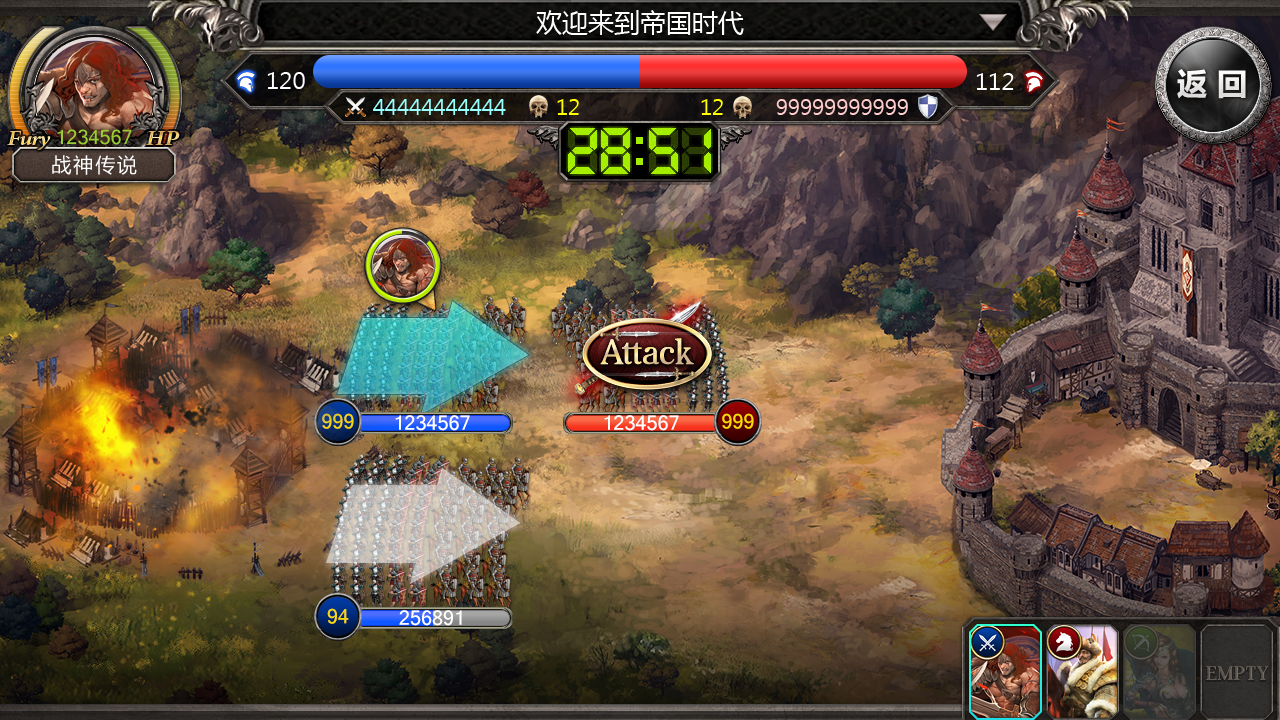Open the red-haired hero portrait at top left
1280x720 pixels.
[x=92, y=84]
